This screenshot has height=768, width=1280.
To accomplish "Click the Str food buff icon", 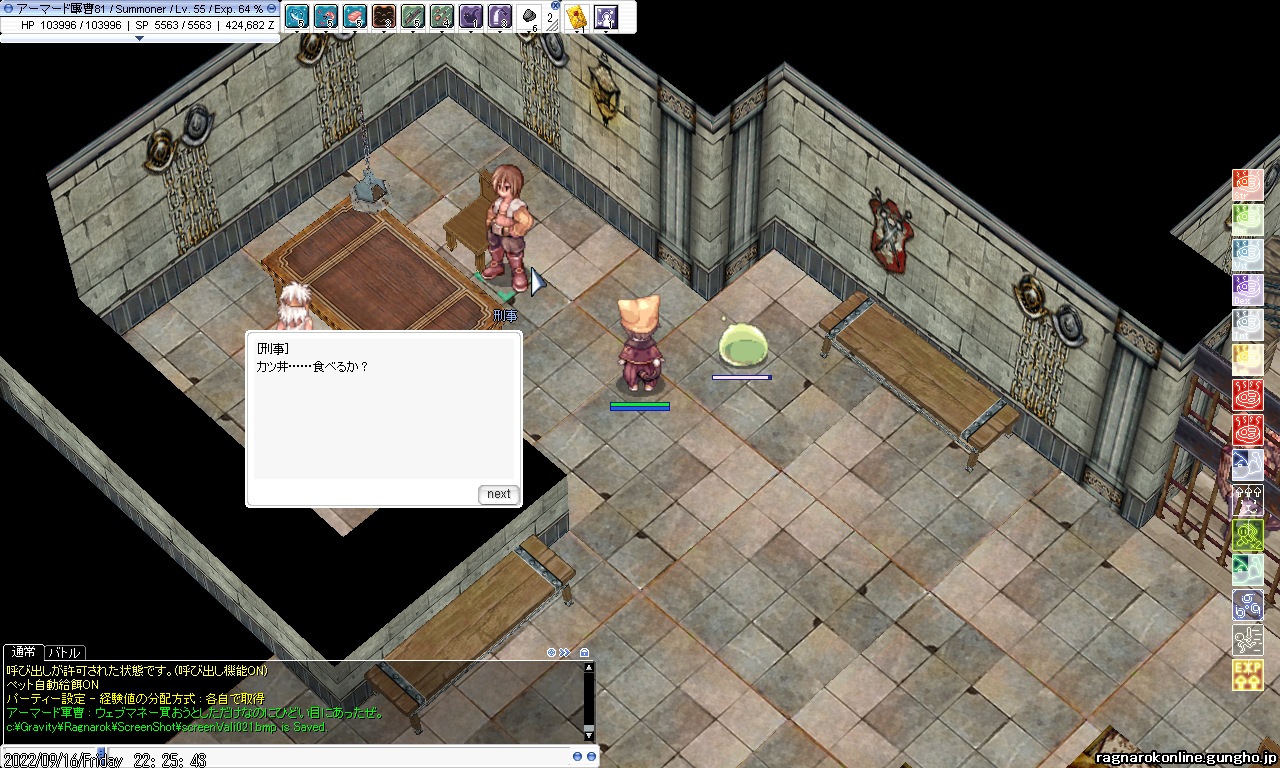I will (x=1247, y=185).
